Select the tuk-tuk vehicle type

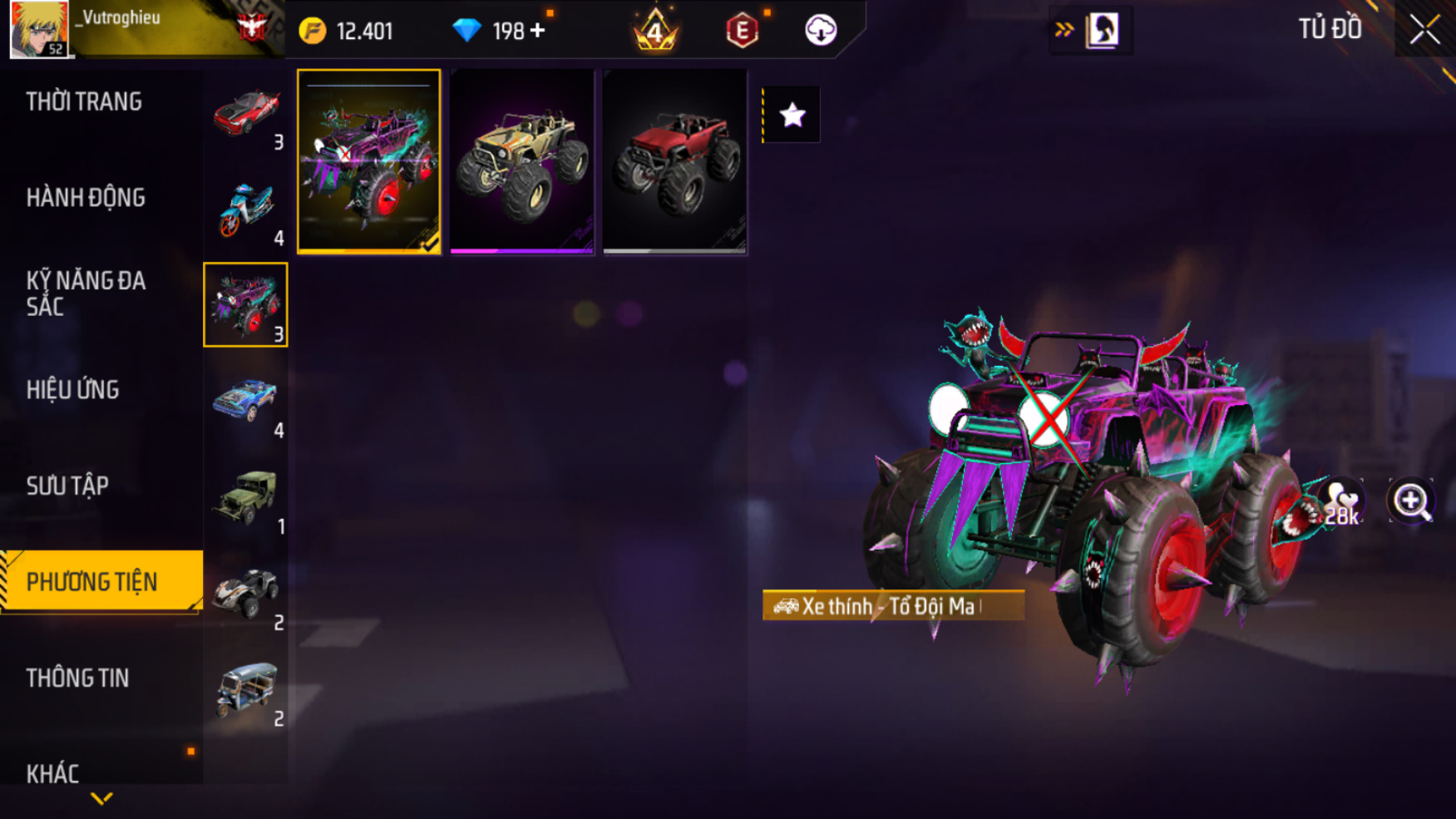pyautogui.click(x=245, y=691)
